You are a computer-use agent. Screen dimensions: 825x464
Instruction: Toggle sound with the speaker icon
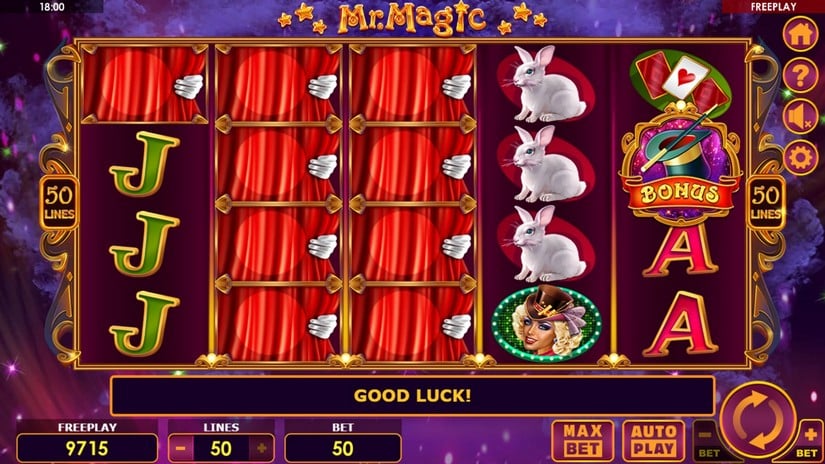tap(798, 116)
